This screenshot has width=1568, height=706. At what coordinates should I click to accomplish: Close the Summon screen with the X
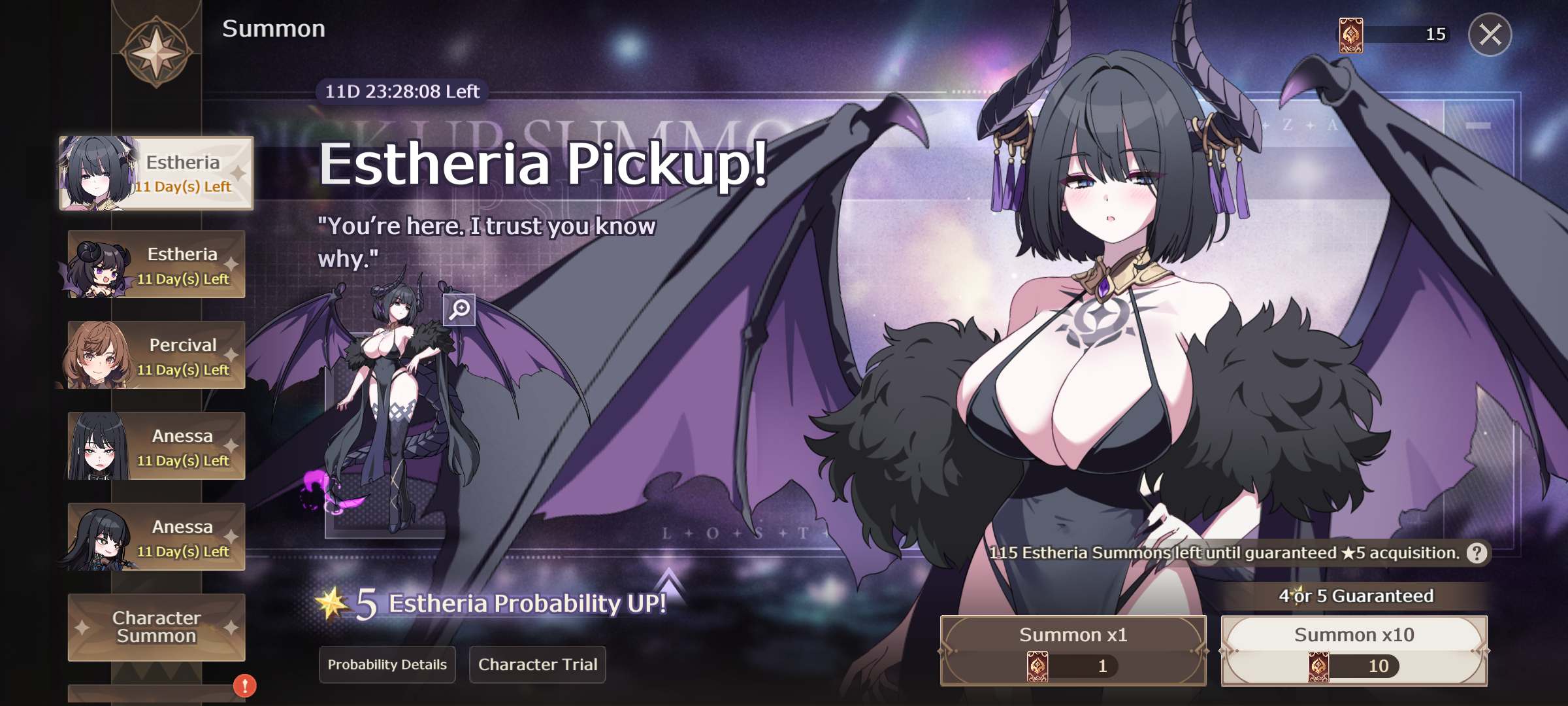(1490, 35)
